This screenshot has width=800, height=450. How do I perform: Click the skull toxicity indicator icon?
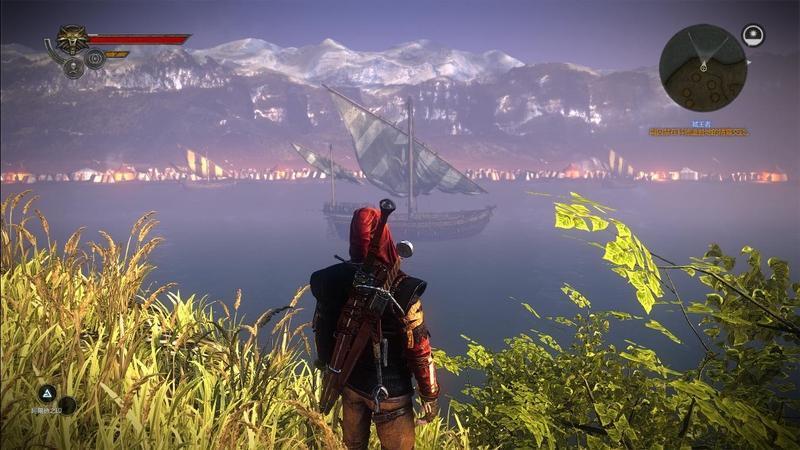(x=73, y=68)
